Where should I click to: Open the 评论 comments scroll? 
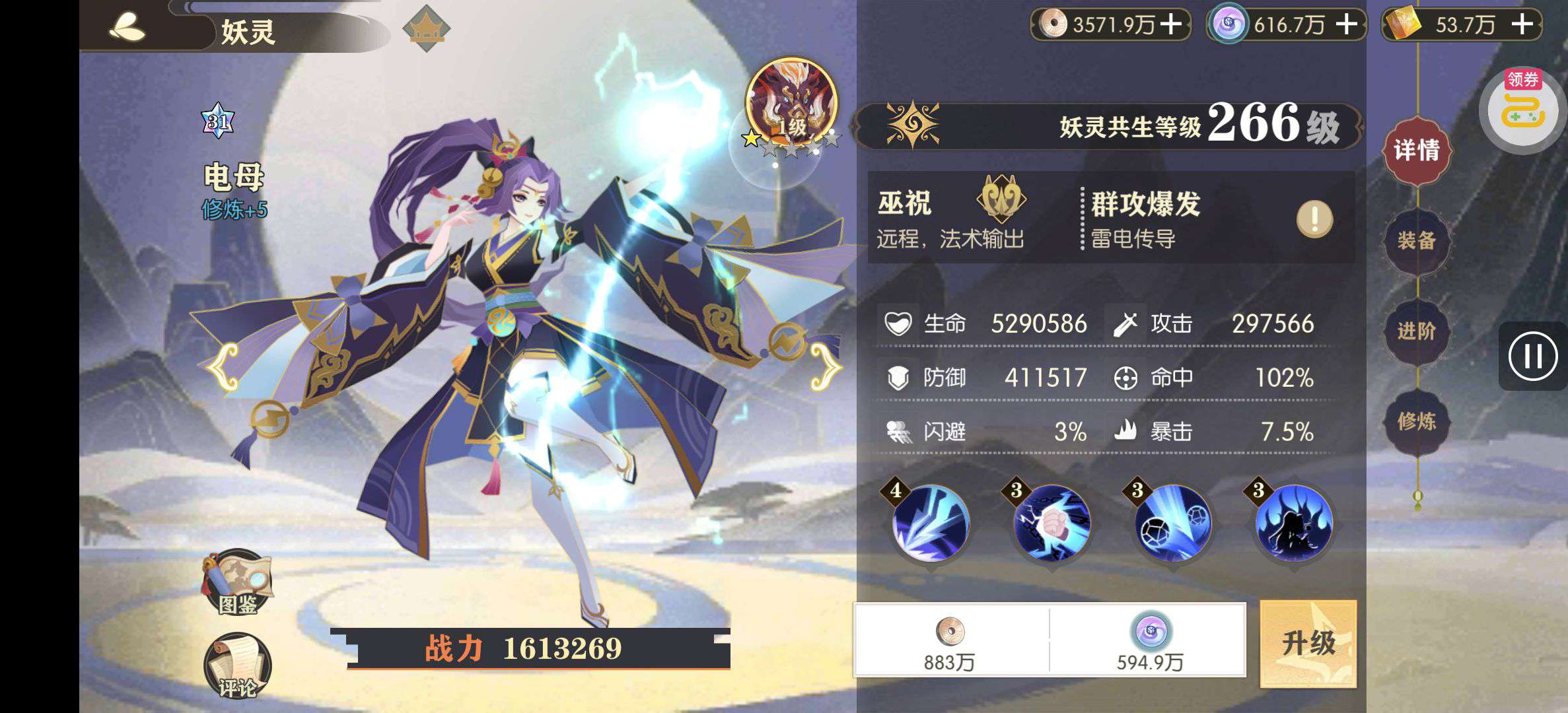(x=237, y=667)
